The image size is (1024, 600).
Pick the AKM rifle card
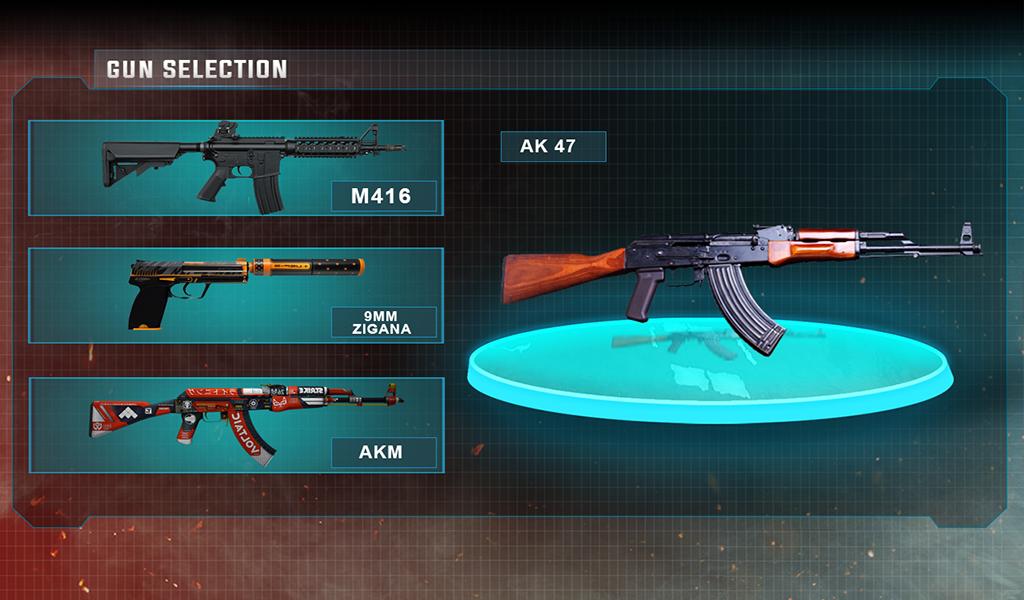tap(236, 424)
